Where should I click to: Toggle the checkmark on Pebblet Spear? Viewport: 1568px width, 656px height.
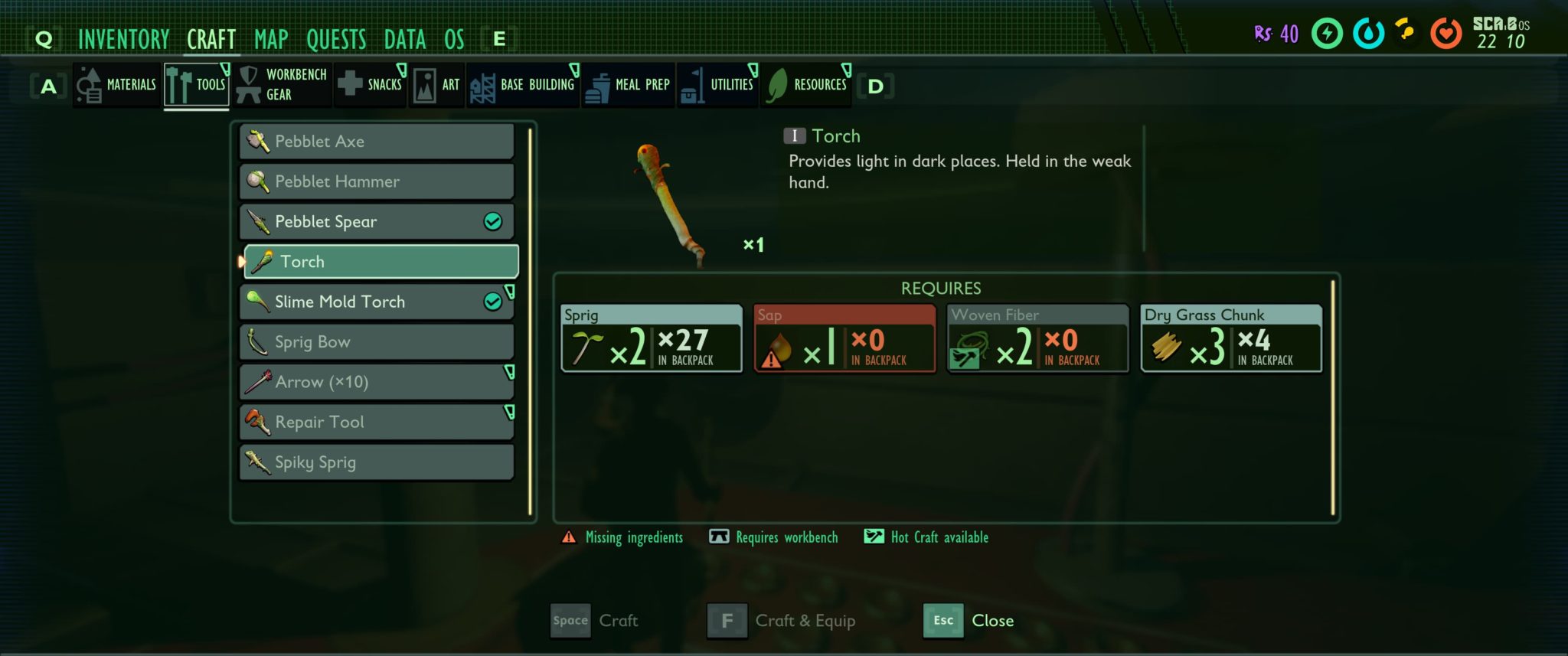(494, 221)
